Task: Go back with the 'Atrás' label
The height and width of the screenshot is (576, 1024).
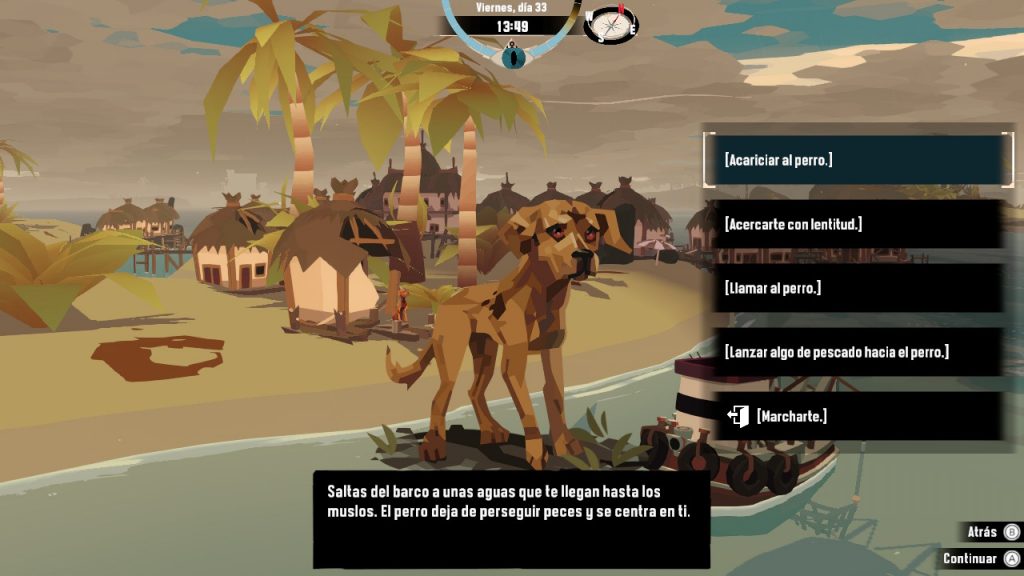Action: (x=983, y=532)
